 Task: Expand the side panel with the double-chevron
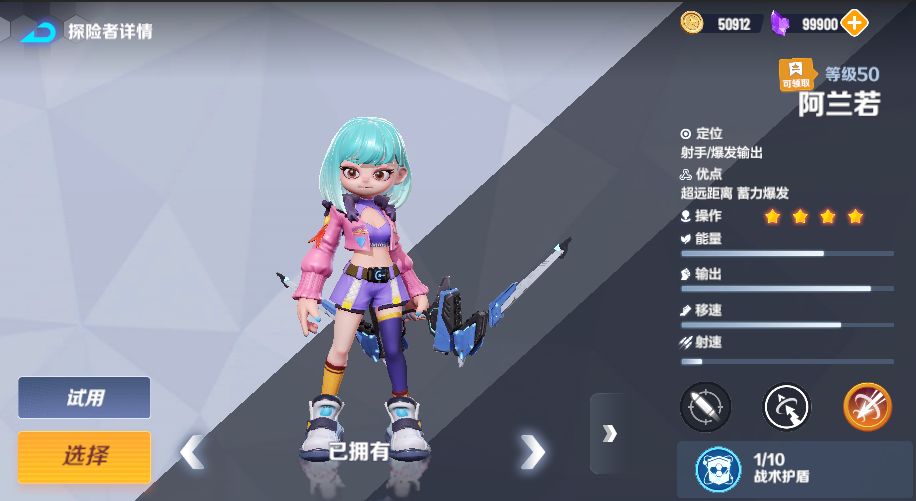[x=609, y=433]
